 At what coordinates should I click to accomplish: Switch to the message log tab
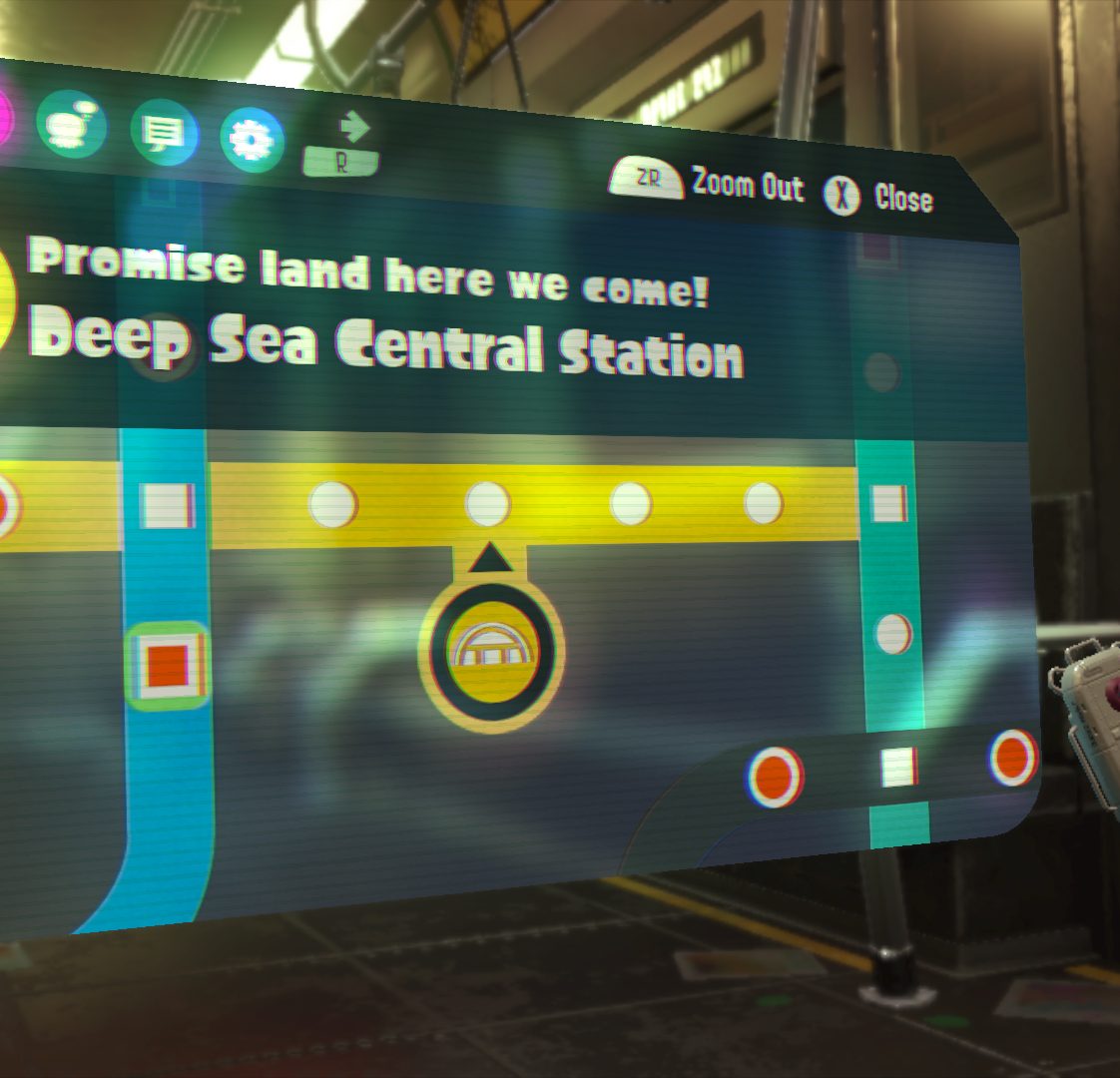click(x=163, y=133)
